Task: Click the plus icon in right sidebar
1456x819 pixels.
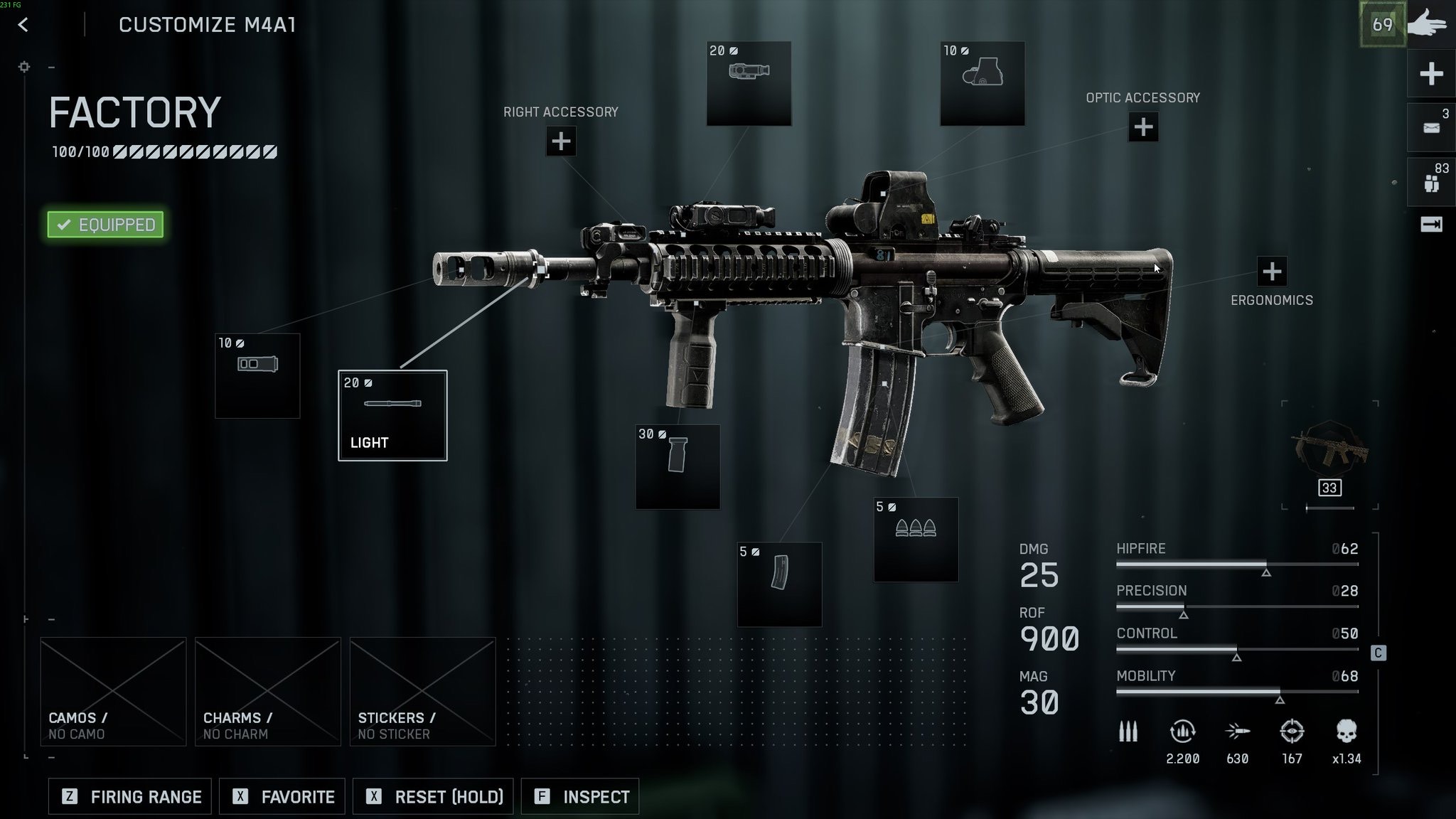Action: click(x=1431, y=74)
